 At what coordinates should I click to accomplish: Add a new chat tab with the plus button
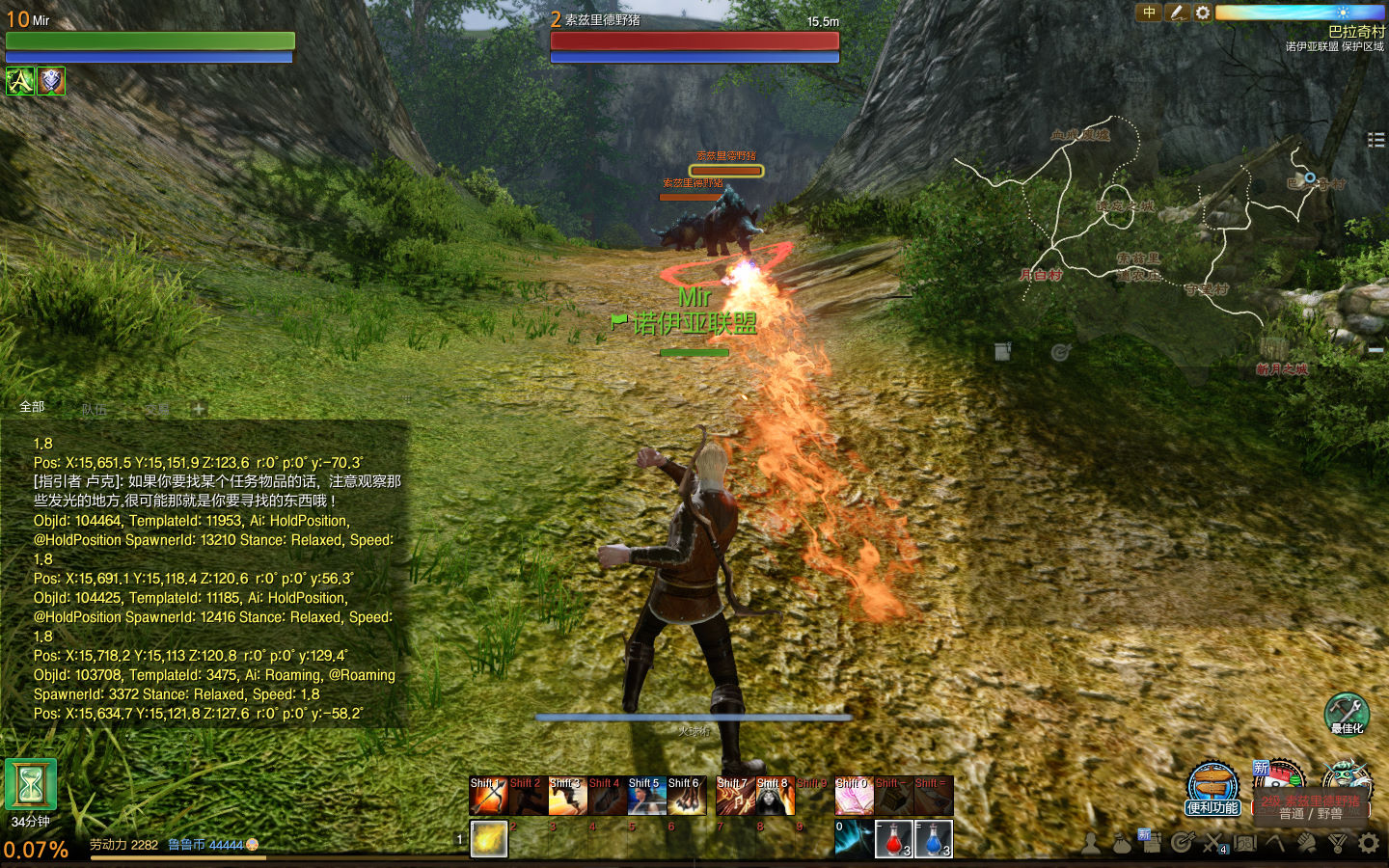pyautogui.click(x=199, y=409)
